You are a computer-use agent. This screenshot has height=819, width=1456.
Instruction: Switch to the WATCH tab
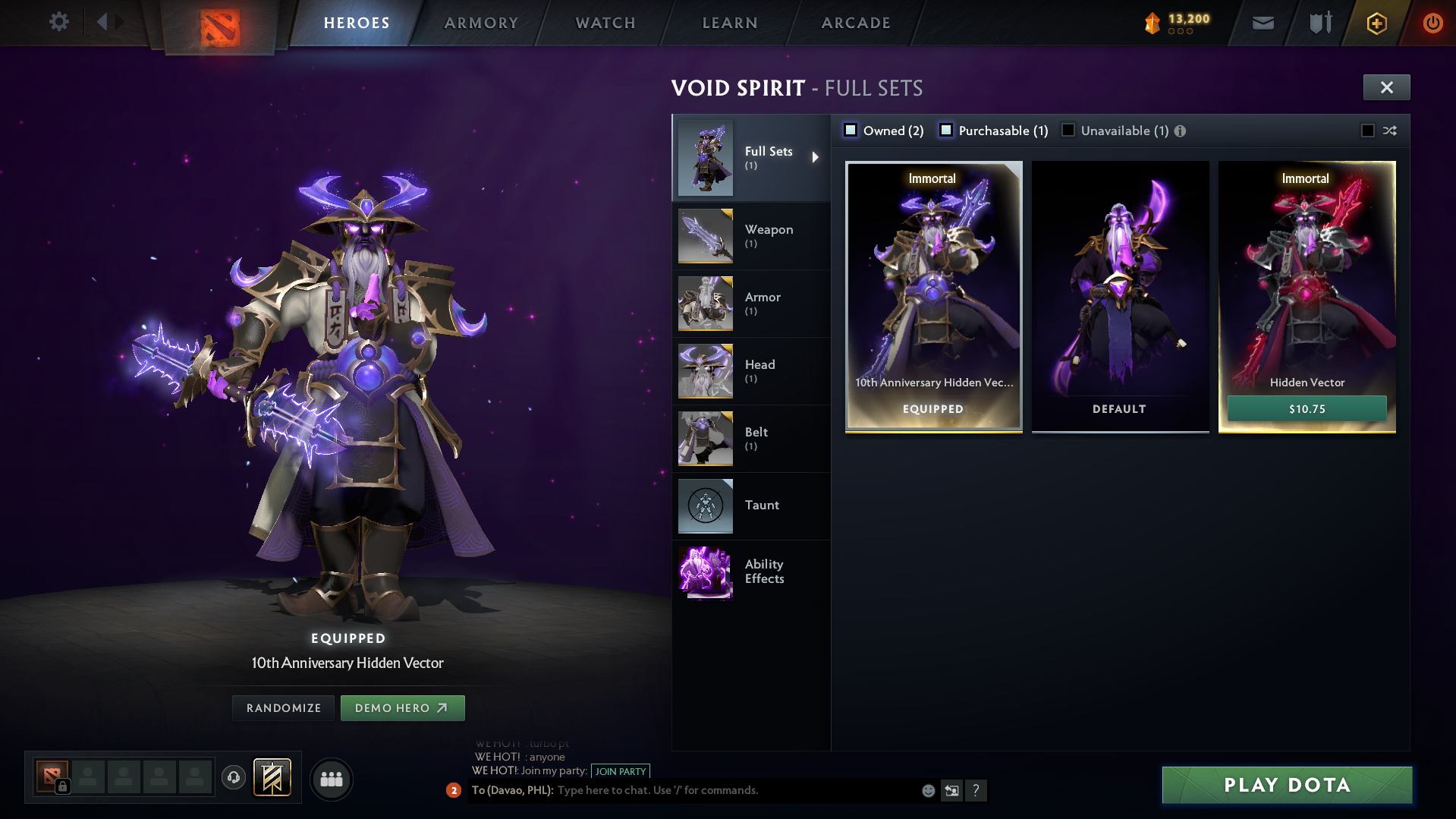coord(605,22)
